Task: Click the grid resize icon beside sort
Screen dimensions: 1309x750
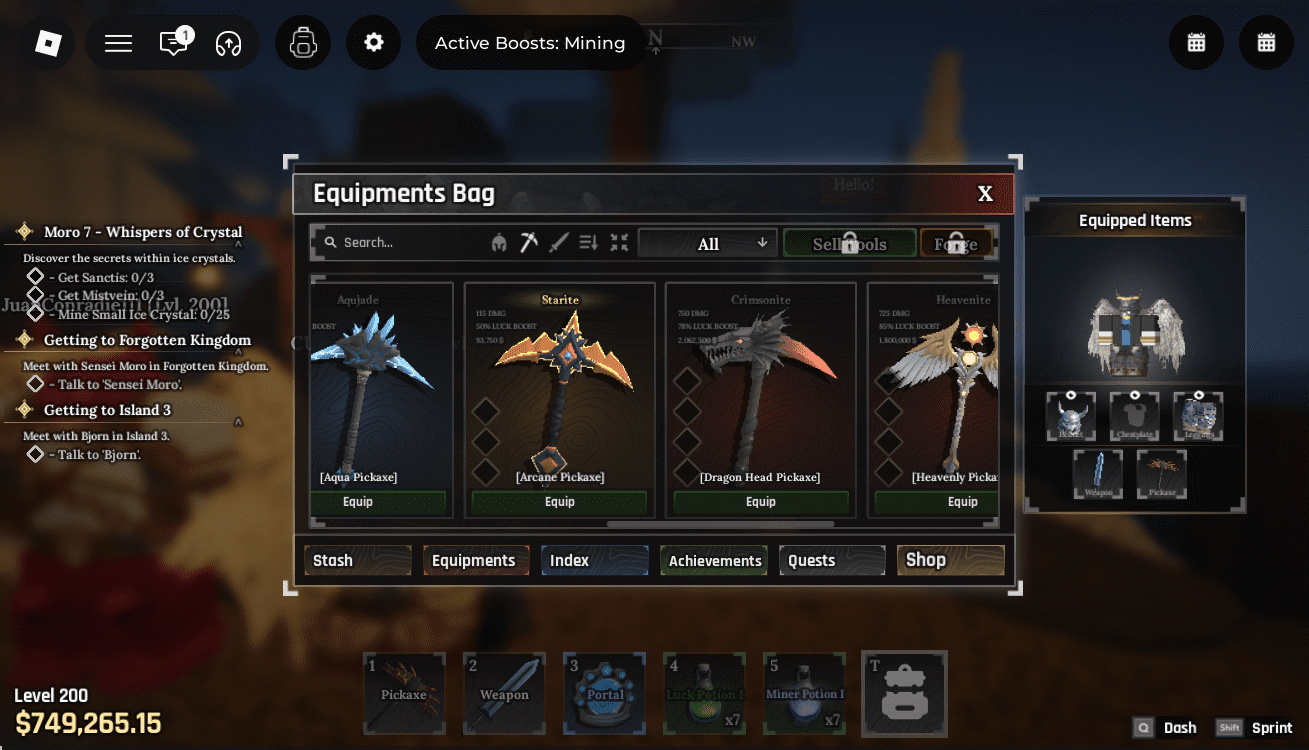Action: click(619, 242)
